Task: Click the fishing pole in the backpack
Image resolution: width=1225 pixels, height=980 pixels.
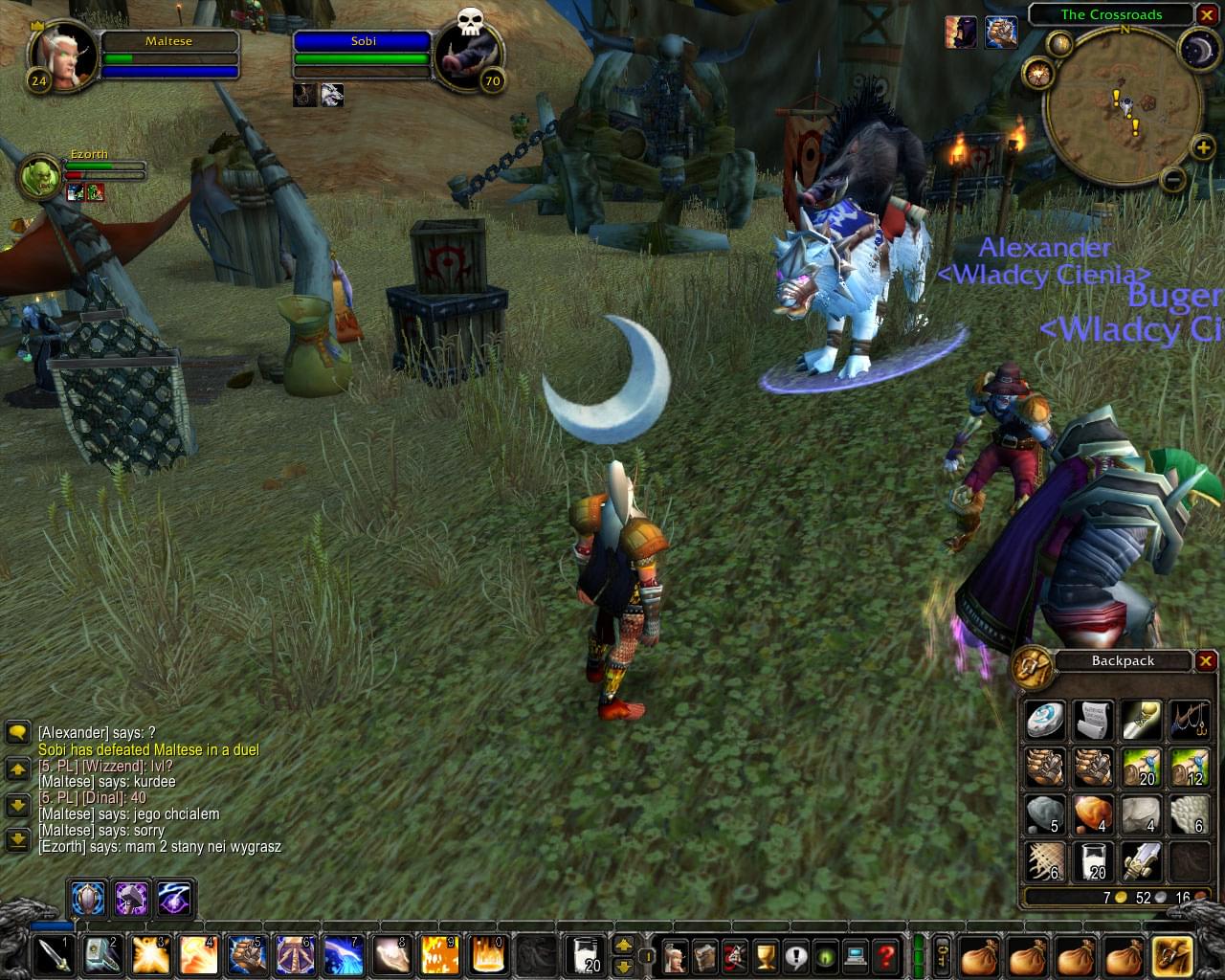Action: [1189, 720]
